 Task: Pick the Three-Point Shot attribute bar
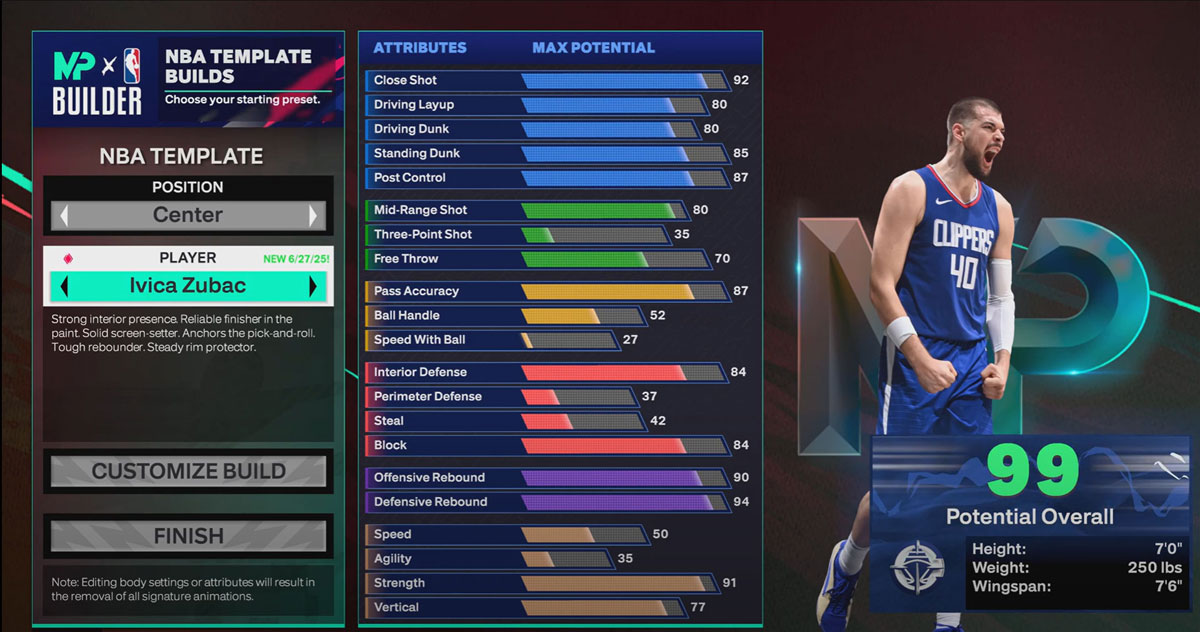coord(595,235)
